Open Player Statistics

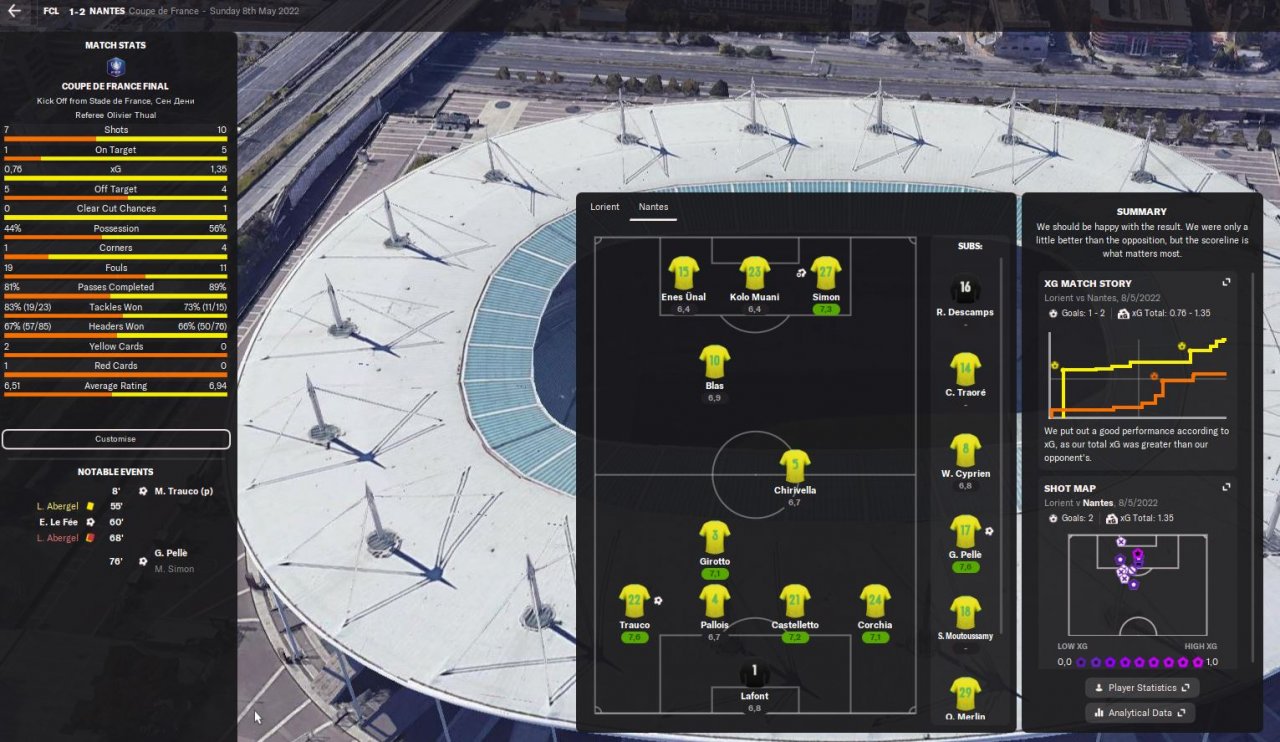(x=1142, y=688)
